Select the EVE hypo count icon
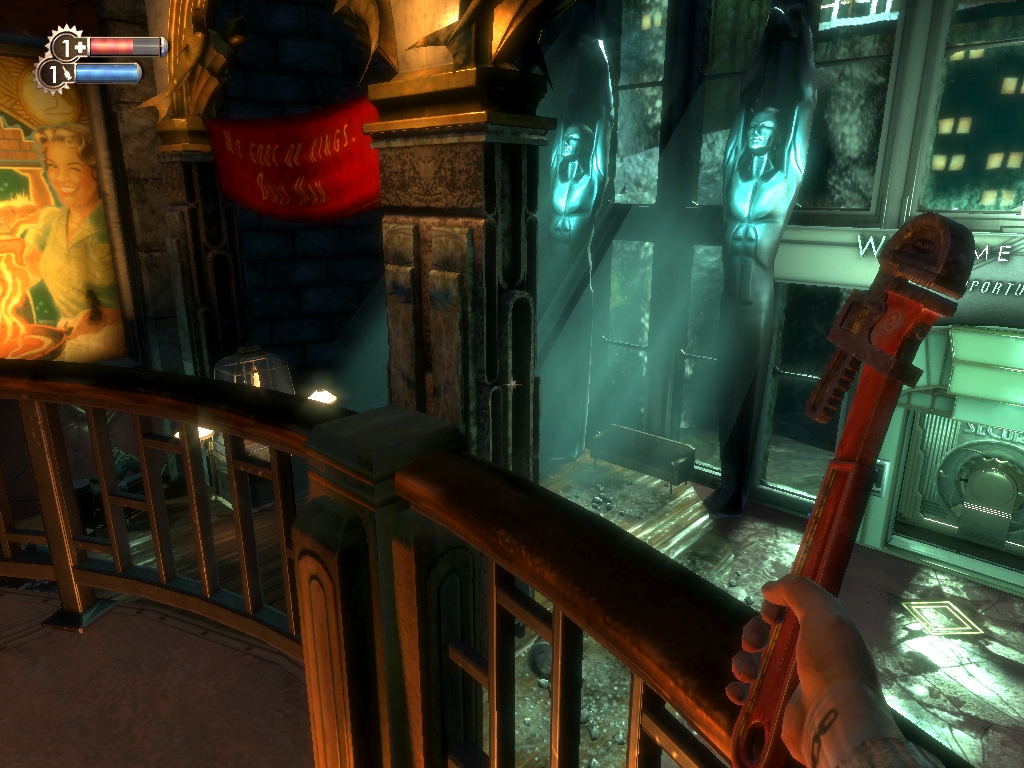This screenshot has height=768, width=1024. click(54, 73)
